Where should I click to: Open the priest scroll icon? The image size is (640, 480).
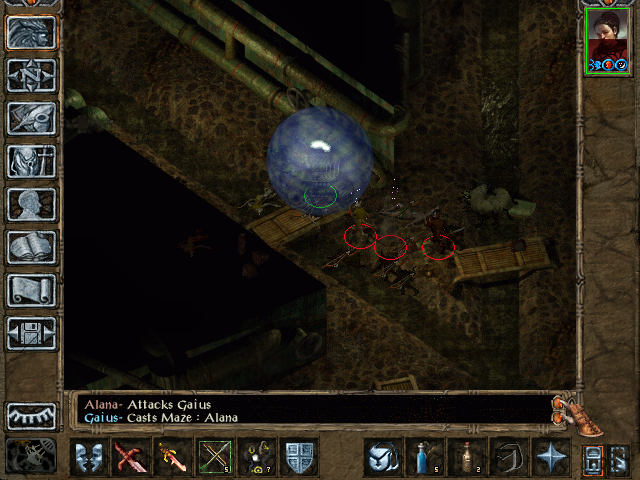(32, 291)
